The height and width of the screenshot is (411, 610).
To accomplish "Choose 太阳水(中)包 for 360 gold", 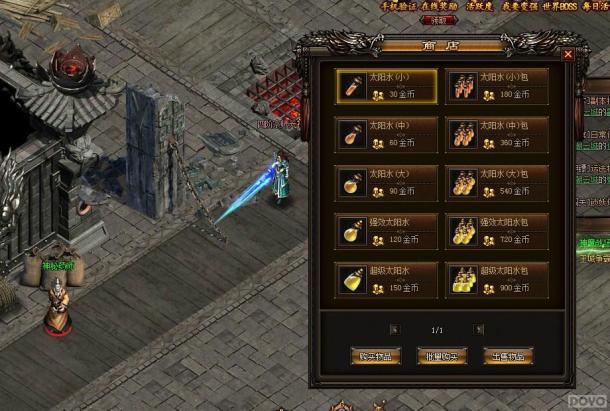I will (x=497, y=135).
